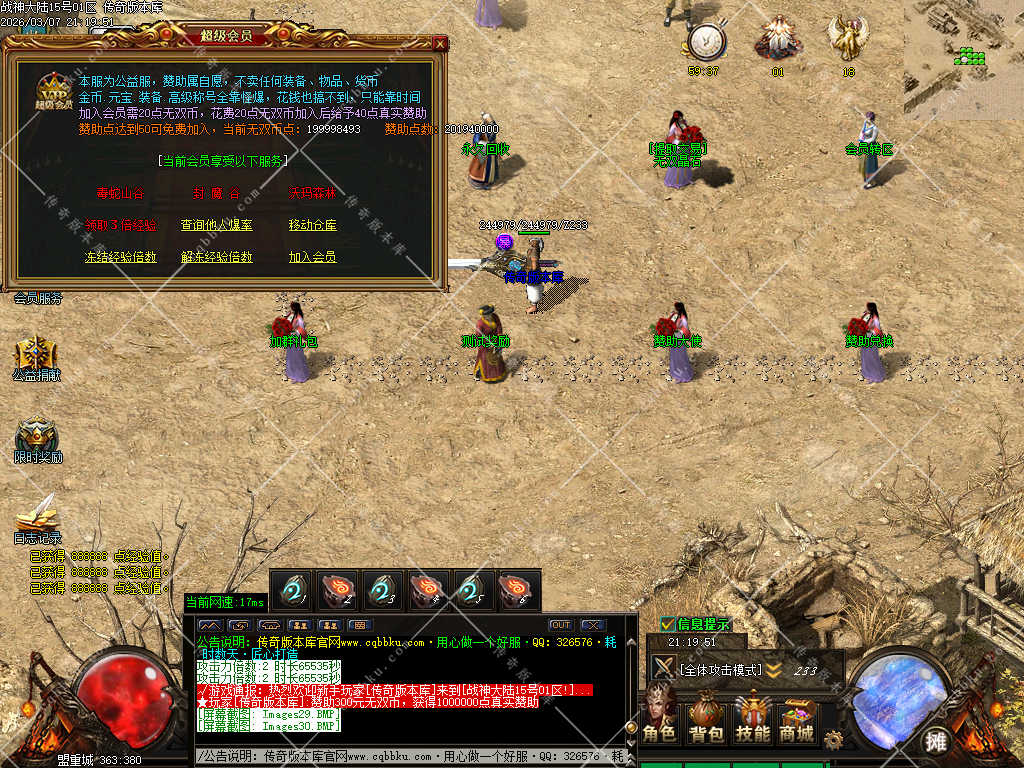The width and height of the screenshot is (1024, 768).
Task: Open the 摊 stall button
Action: [x=936, y=741]
